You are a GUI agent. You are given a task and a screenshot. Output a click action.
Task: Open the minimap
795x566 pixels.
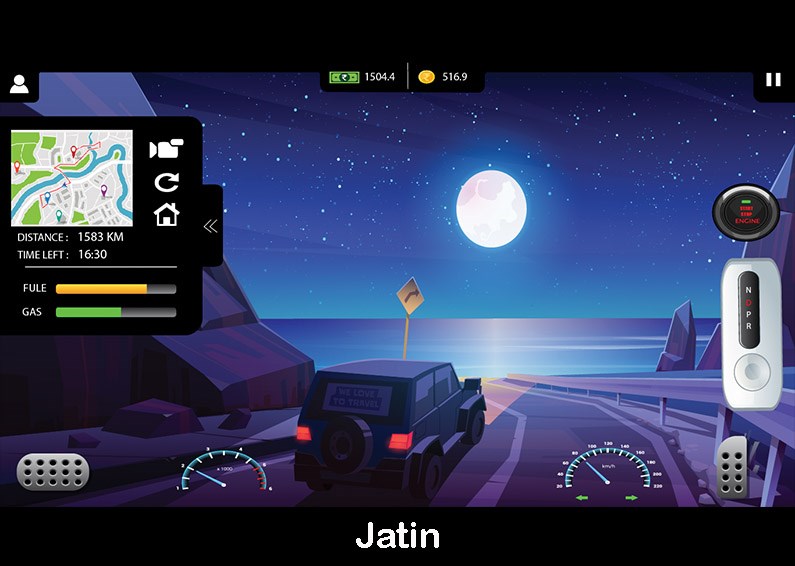pos(72,177)
